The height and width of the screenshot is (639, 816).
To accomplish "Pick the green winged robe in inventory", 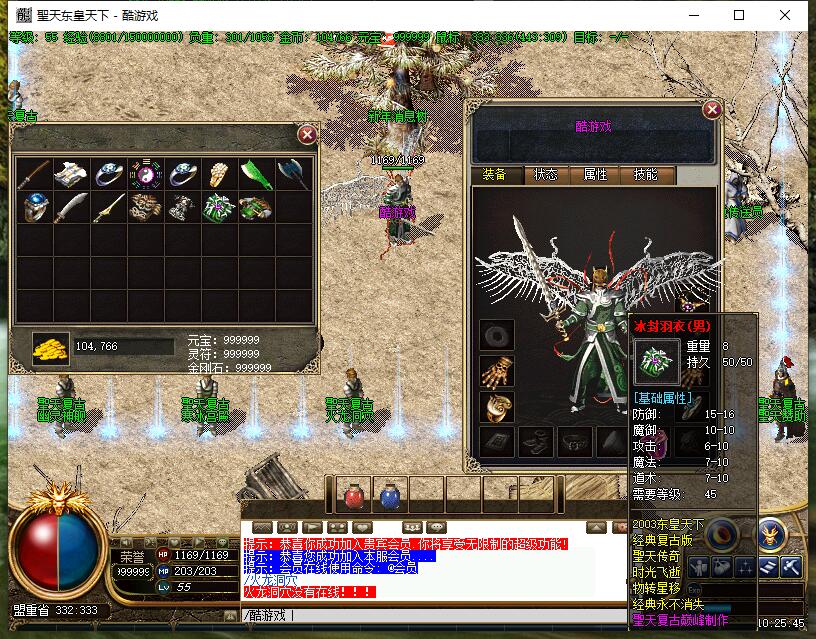I will [218, 208].
